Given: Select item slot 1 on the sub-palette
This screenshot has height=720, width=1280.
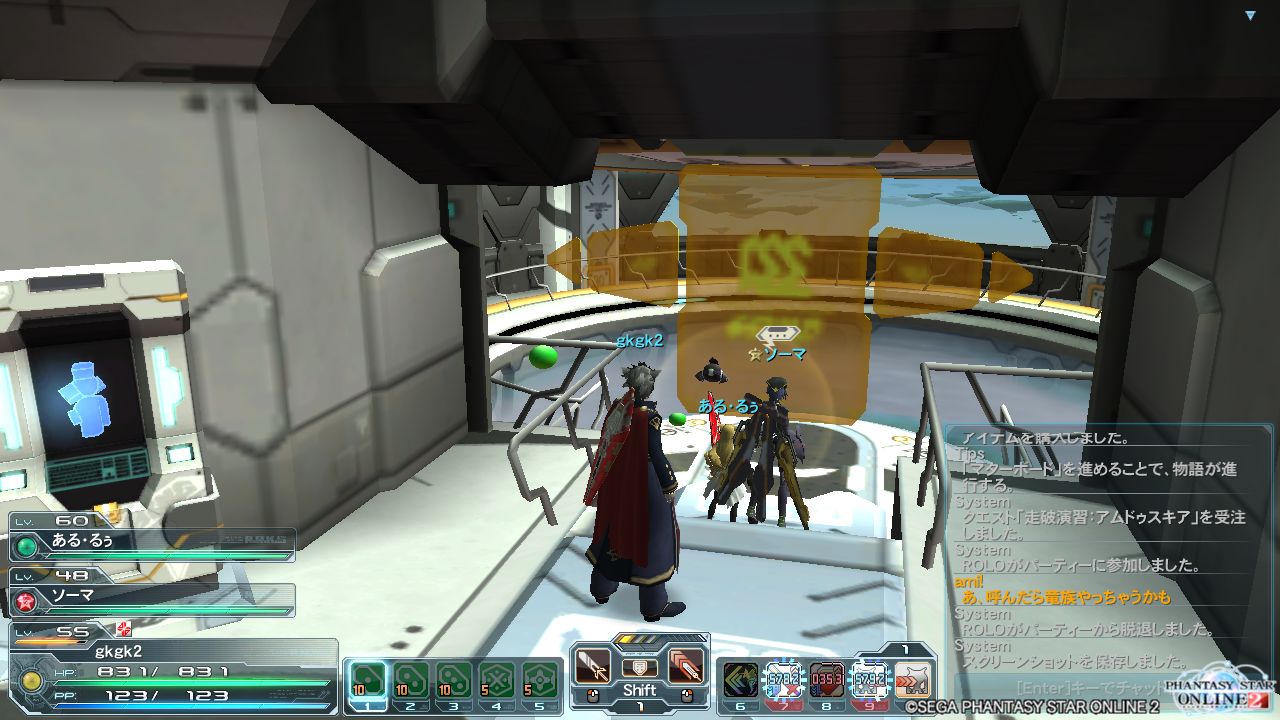Looking at the screenshot, I should click(367, 681).
